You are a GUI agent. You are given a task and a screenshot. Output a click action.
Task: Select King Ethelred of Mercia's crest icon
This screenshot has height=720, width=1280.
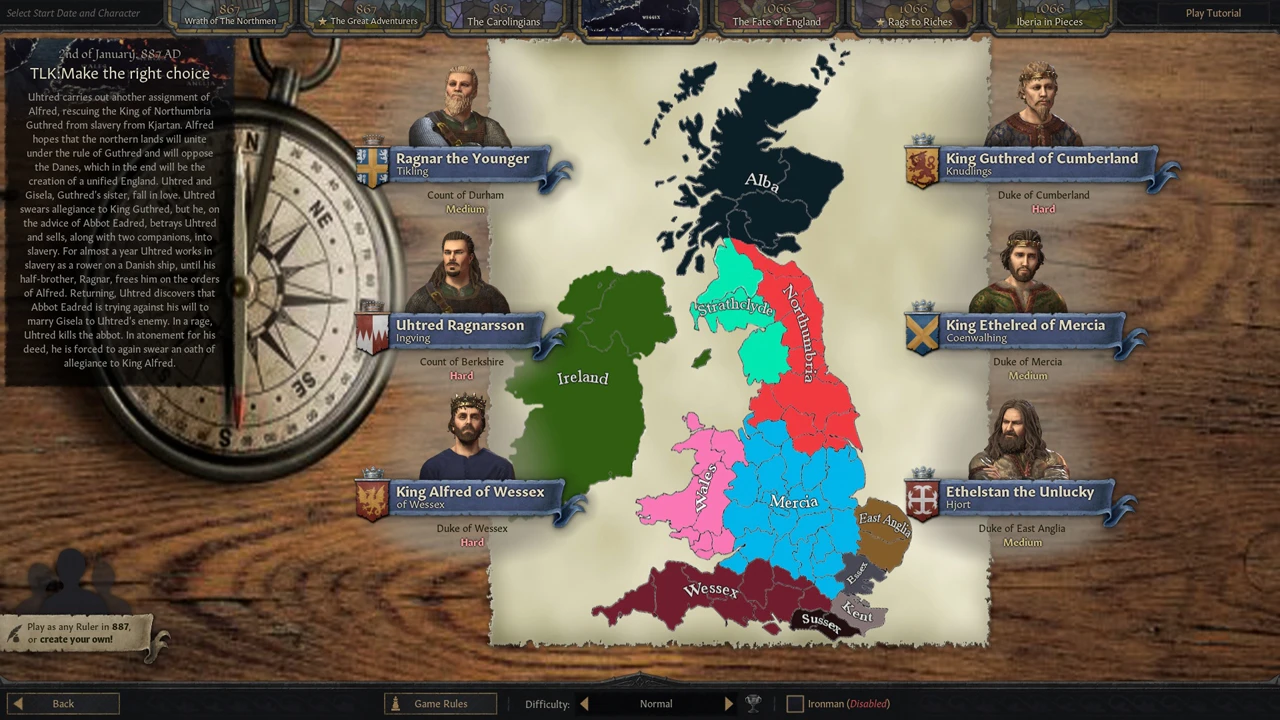[x=921, y=334]
